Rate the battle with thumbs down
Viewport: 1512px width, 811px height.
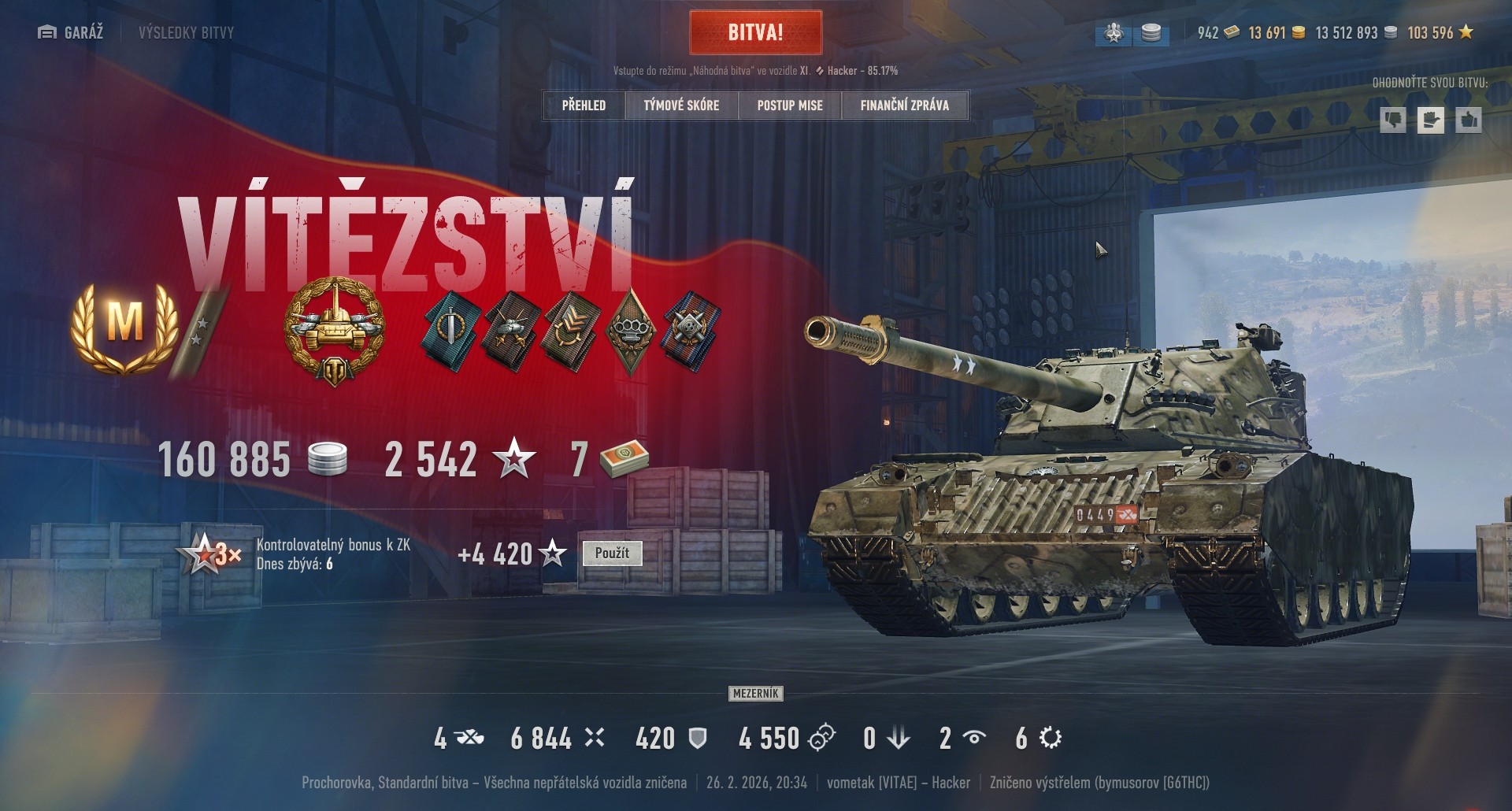1392,120
